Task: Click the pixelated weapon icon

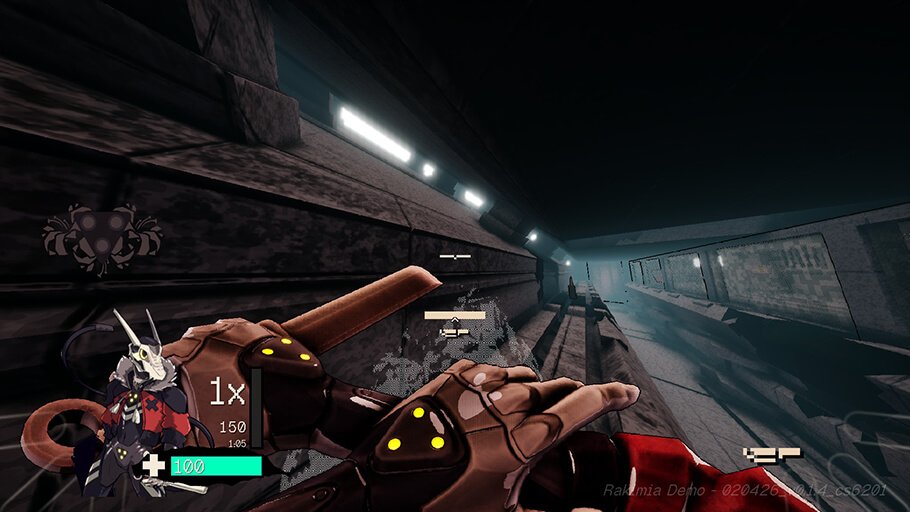Action: point(772,455)
